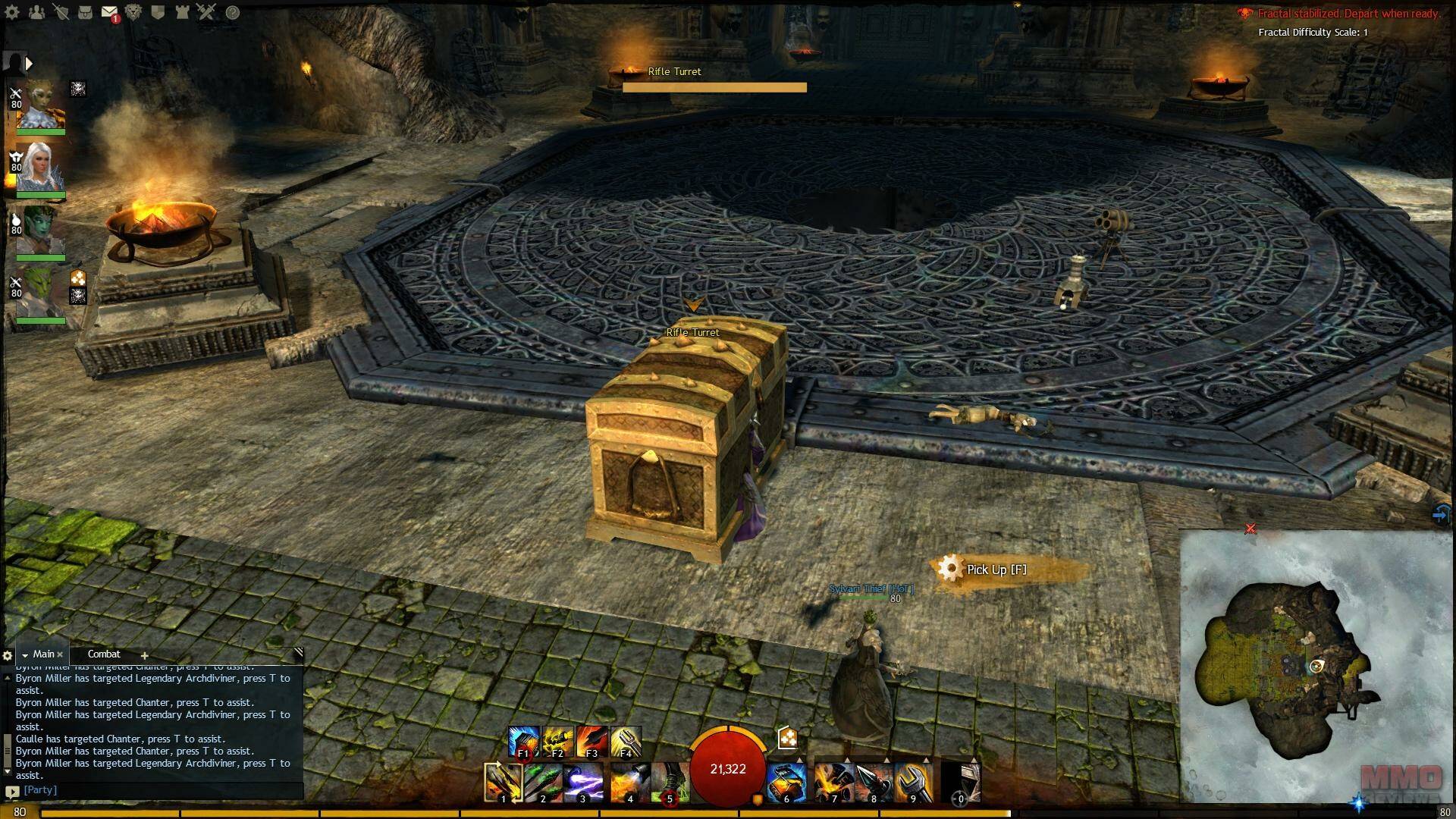The width and height of the screenshot is (1456, 819).
Task: Open the PvP crossed swords icon
Action: click(x=206, y=12)
